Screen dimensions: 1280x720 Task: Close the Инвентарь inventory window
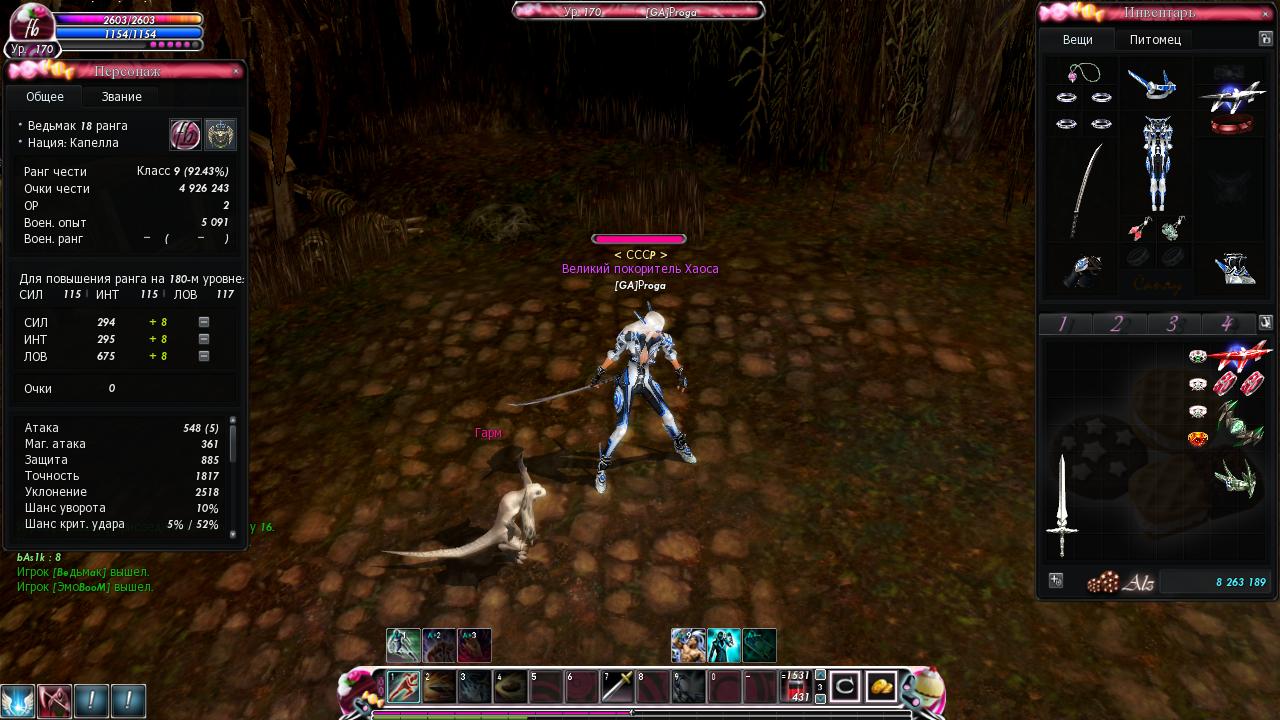coord(1266,14)
